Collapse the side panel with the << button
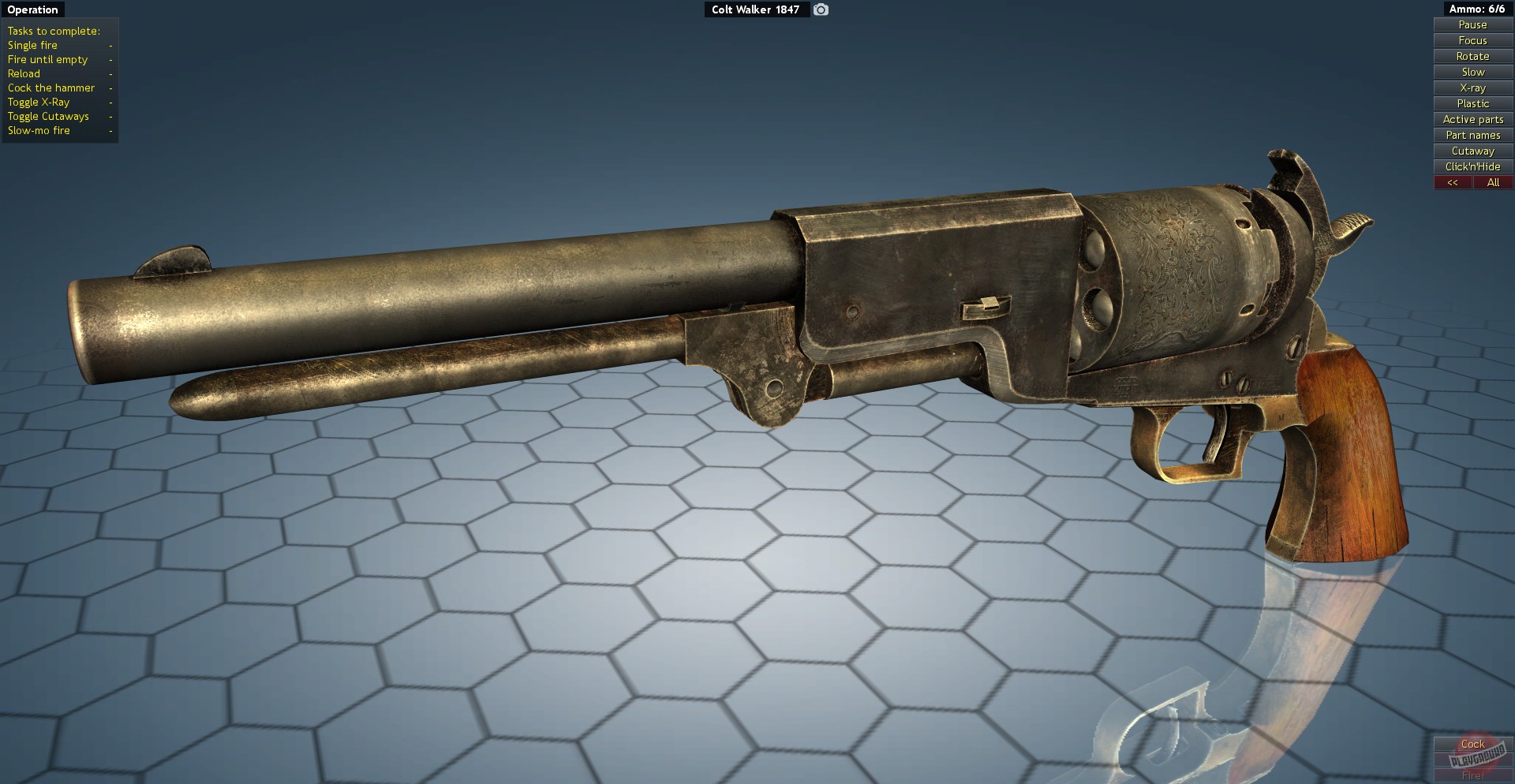 click(1453, 182)
